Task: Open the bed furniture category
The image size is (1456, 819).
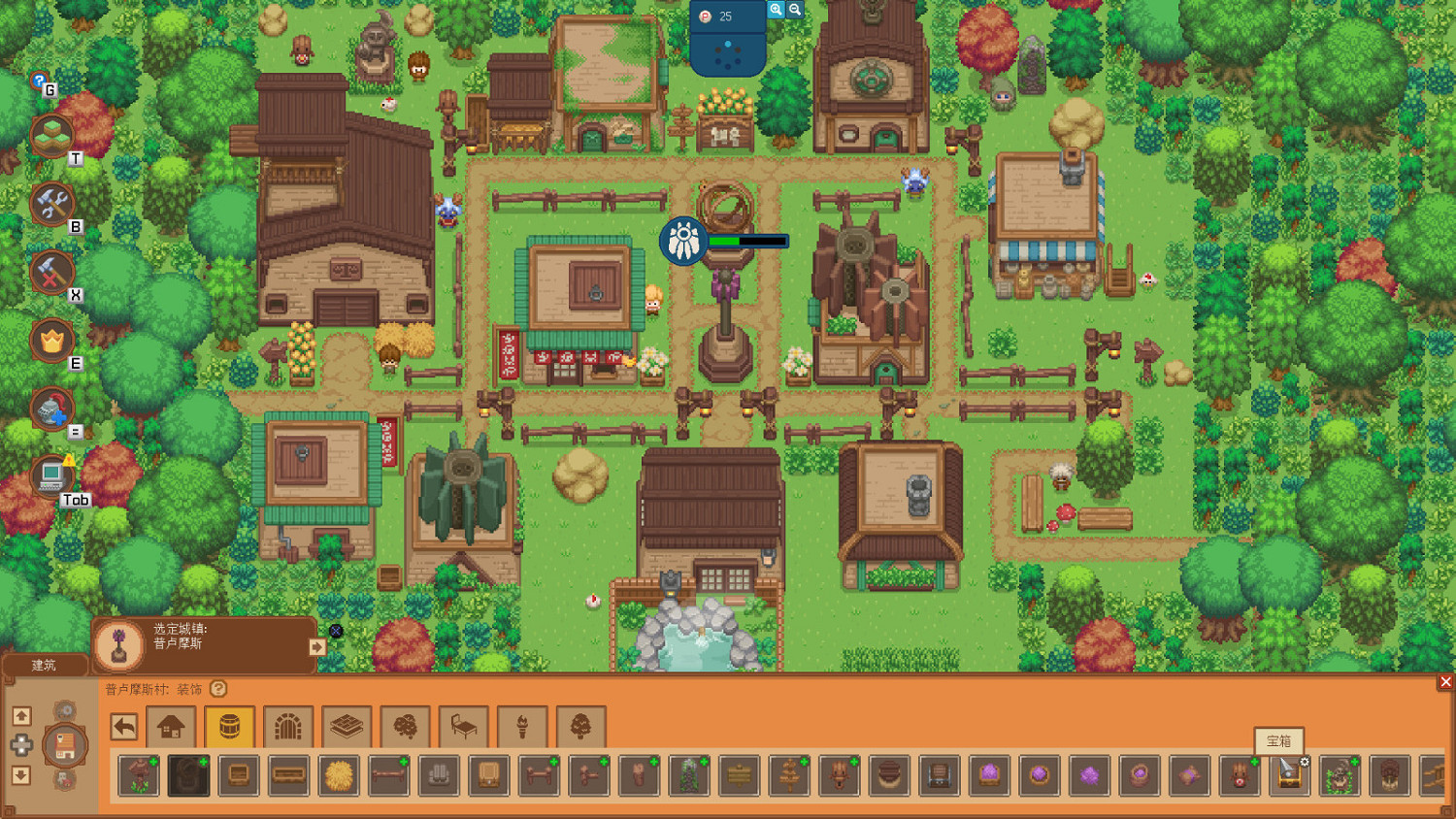Action: click(463, 725)
